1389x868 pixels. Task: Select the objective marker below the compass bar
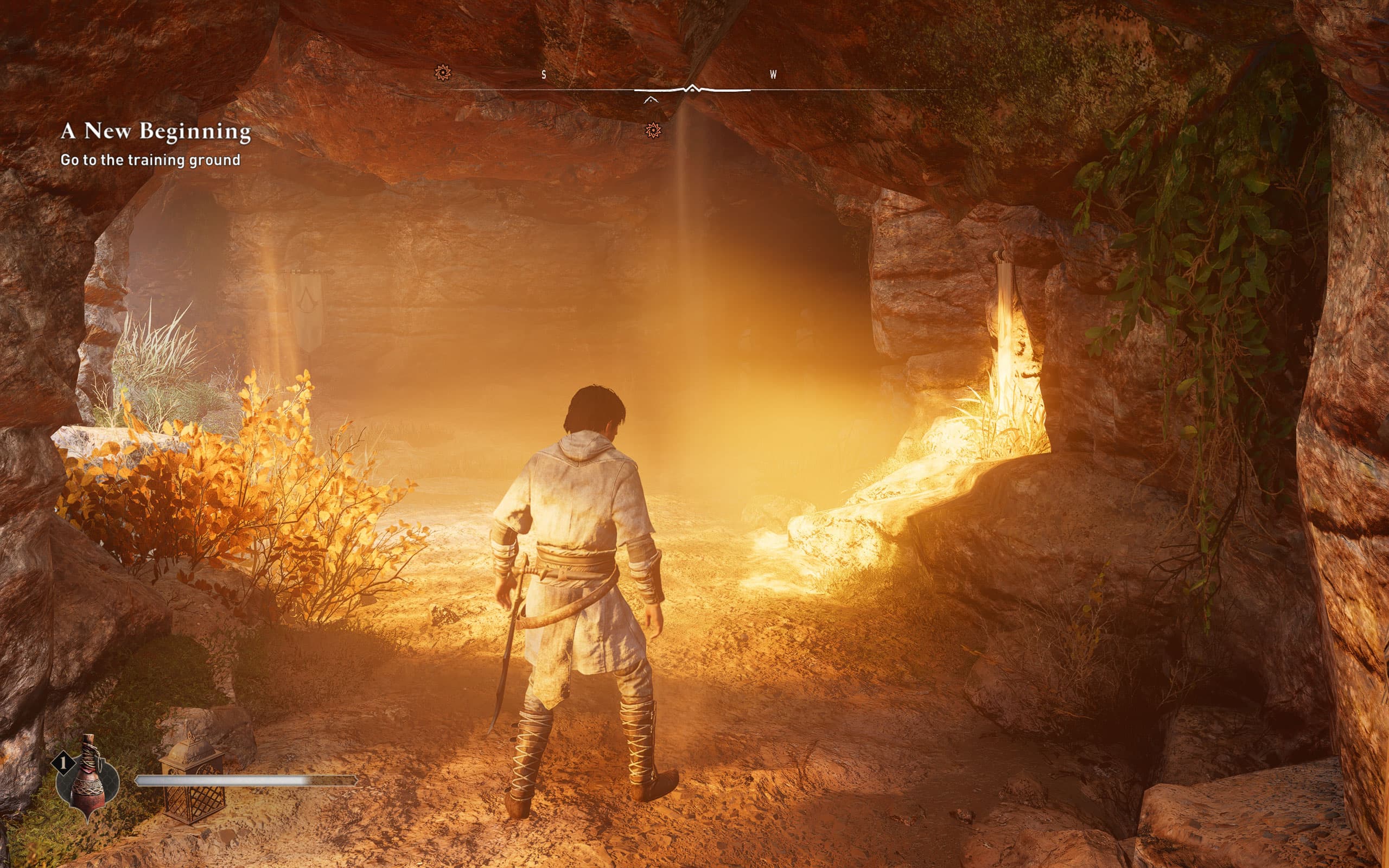tap(653, 131)
